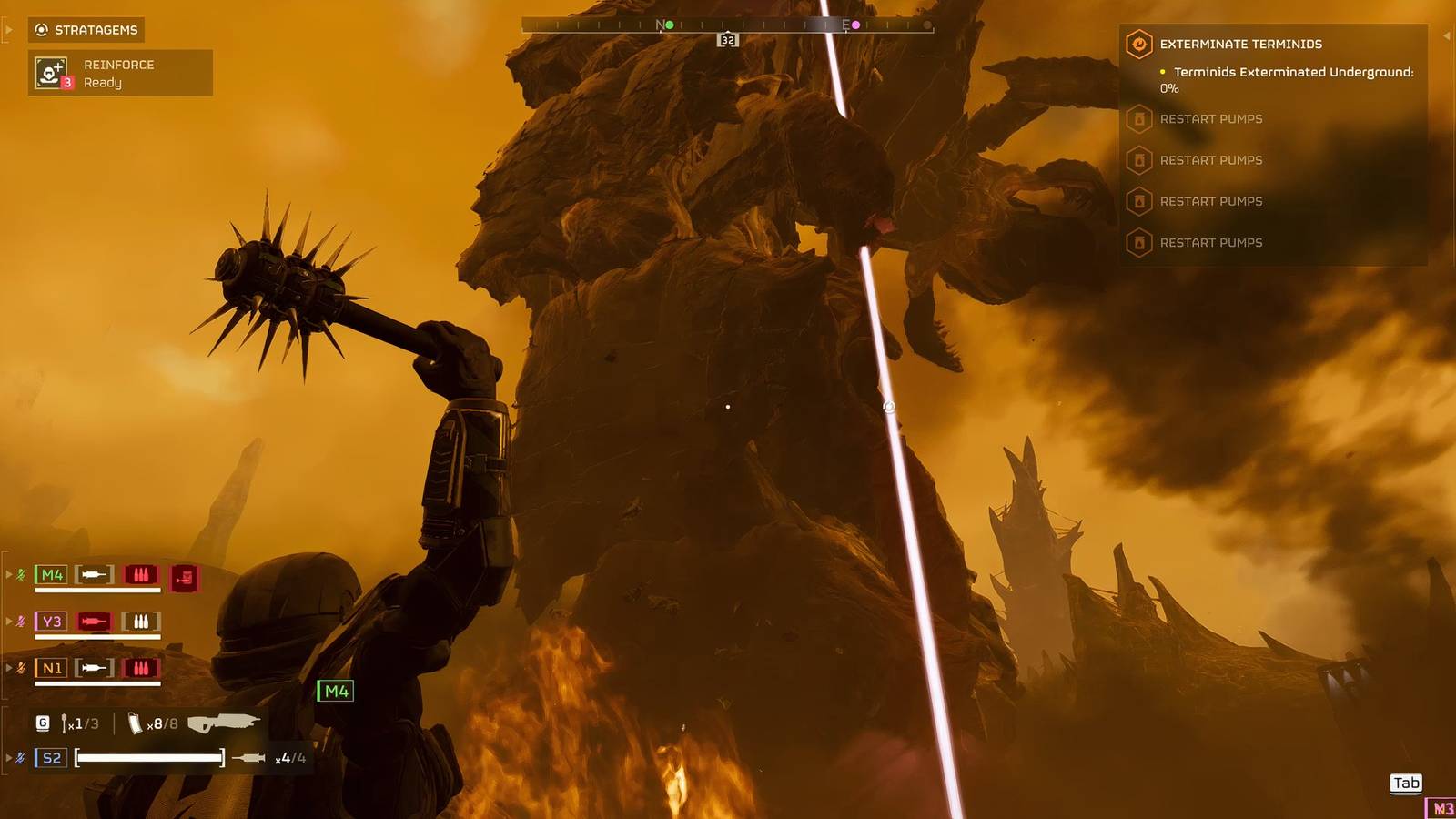Click the fourth Restart Pumps objective label
This screenshot has height=819, width=1456.
(x=1210, y=242)
